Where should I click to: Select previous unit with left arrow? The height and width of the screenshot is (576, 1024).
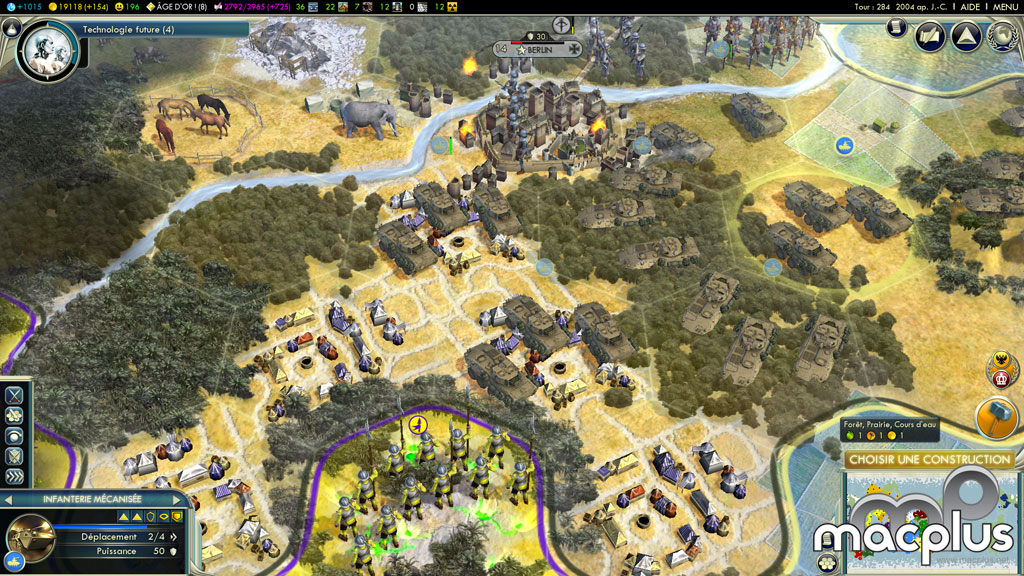click(x=10, y=499)
